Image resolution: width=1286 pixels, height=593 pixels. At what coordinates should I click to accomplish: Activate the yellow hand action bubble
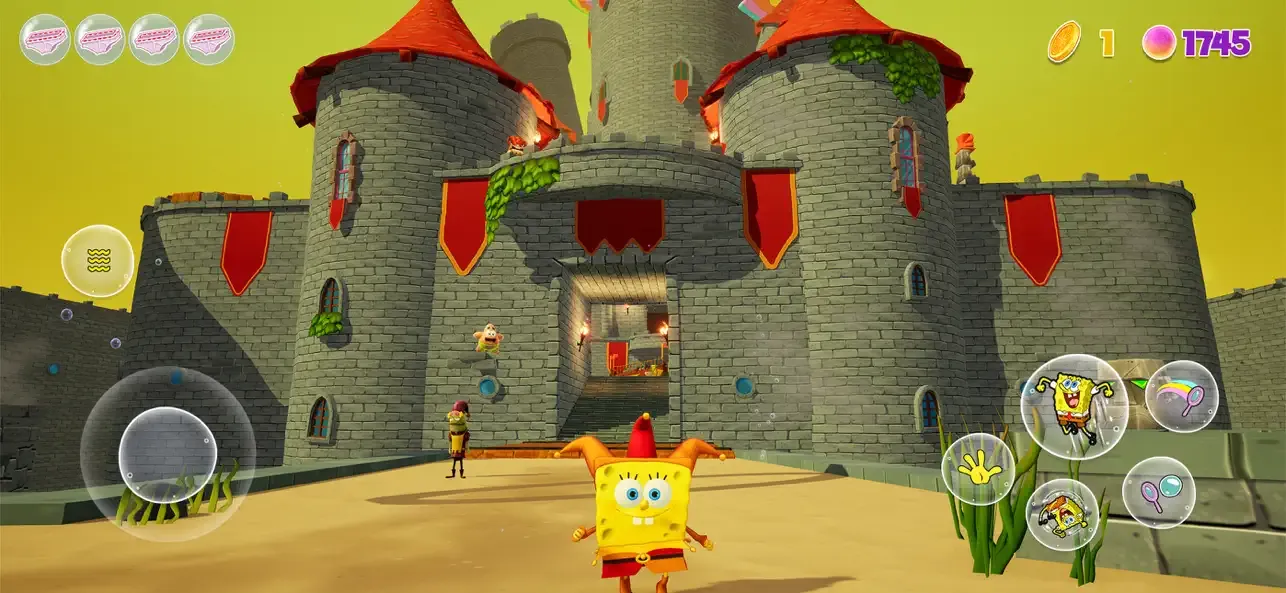[978, 468]
